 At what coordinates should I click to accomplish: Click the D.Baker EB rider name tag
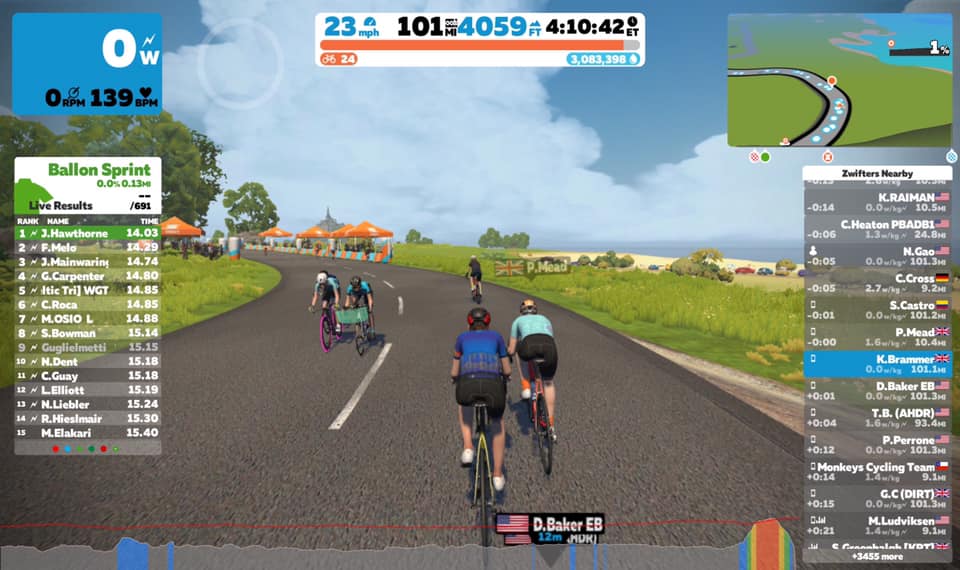coord(551,524)
